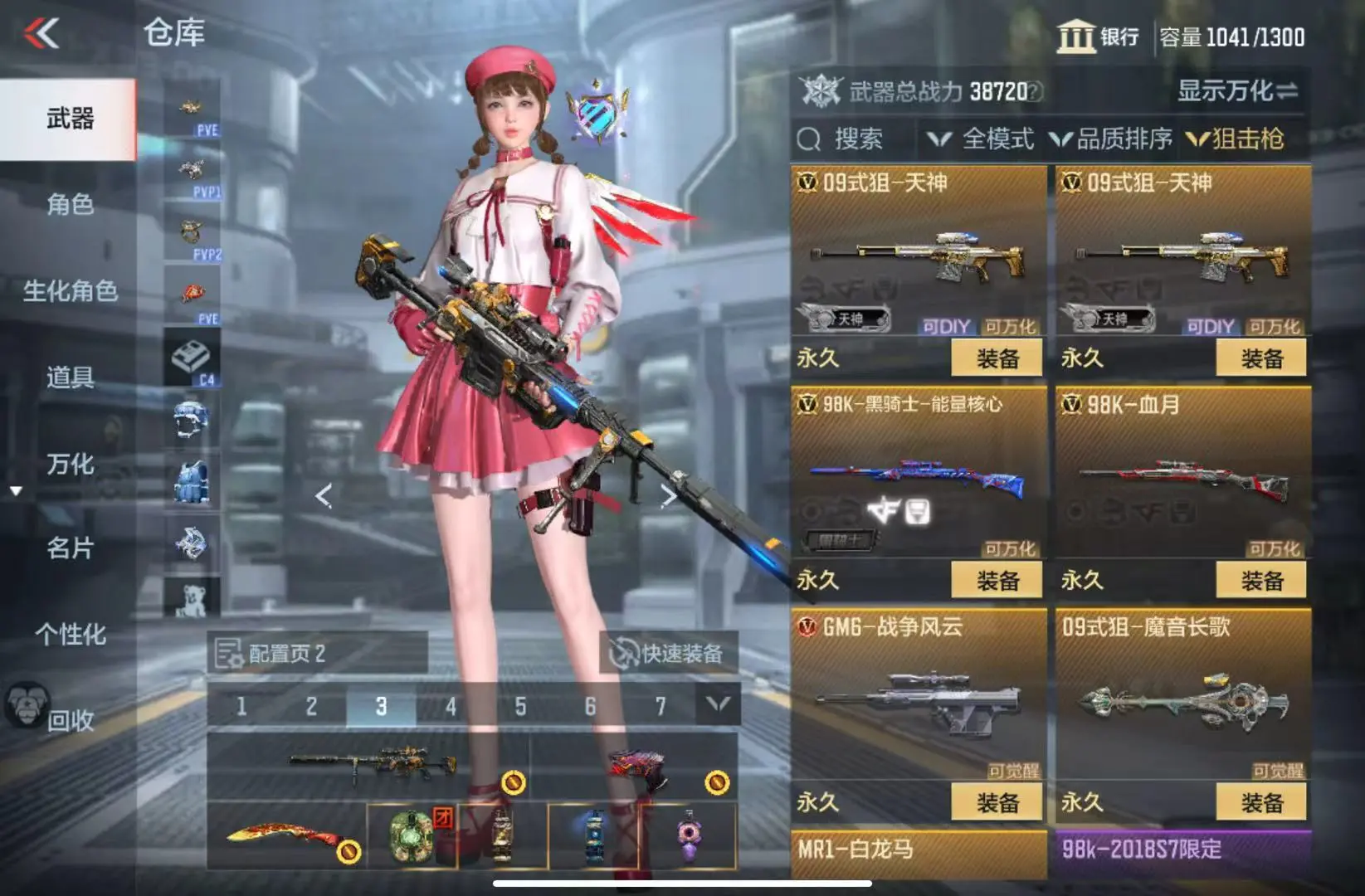Select loadout page number 5
The width and height of the screenshot is (1365, 896).
[x=520, y=707]
